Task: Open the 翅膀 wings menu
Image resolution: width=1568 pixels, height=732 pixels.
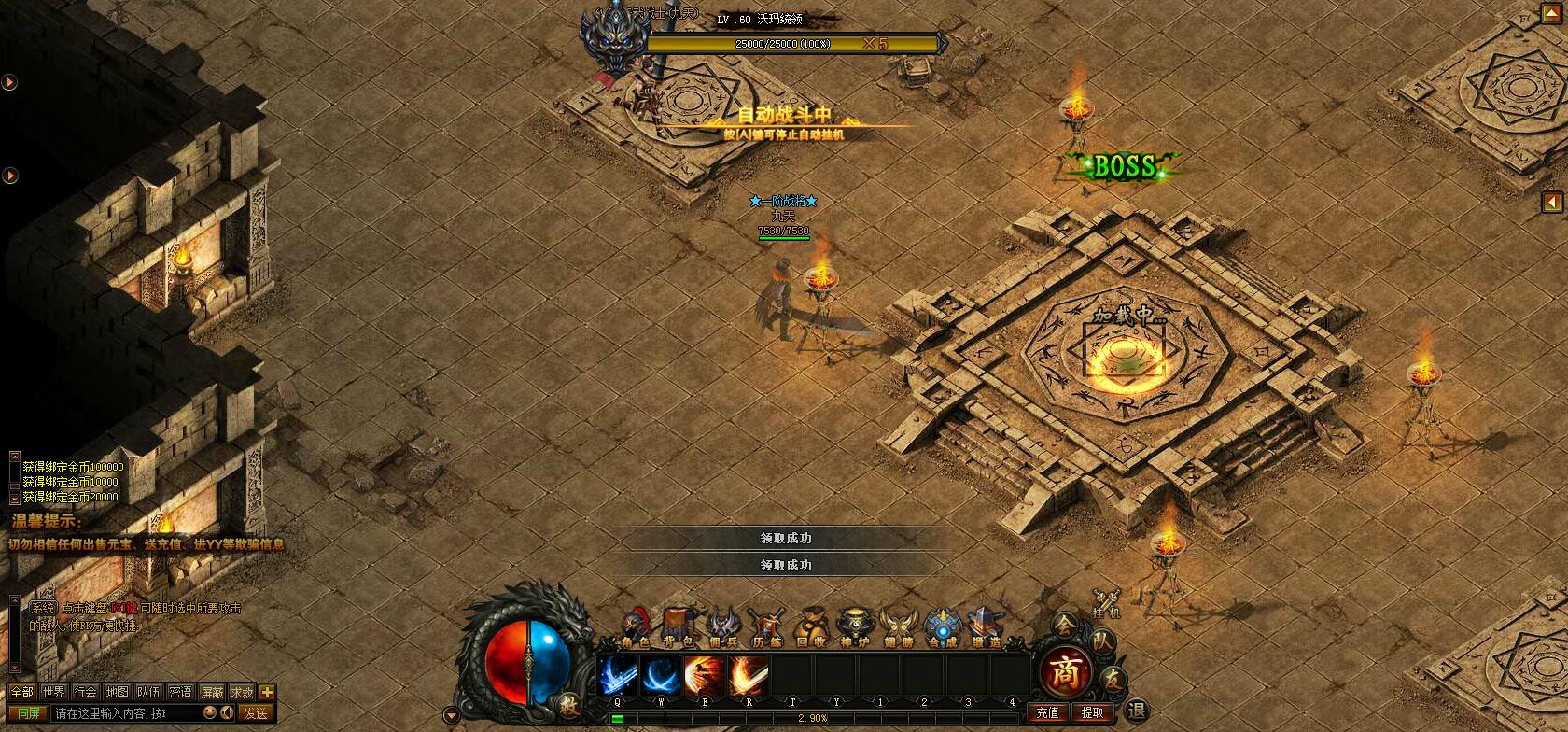Action: coord(899,627)
